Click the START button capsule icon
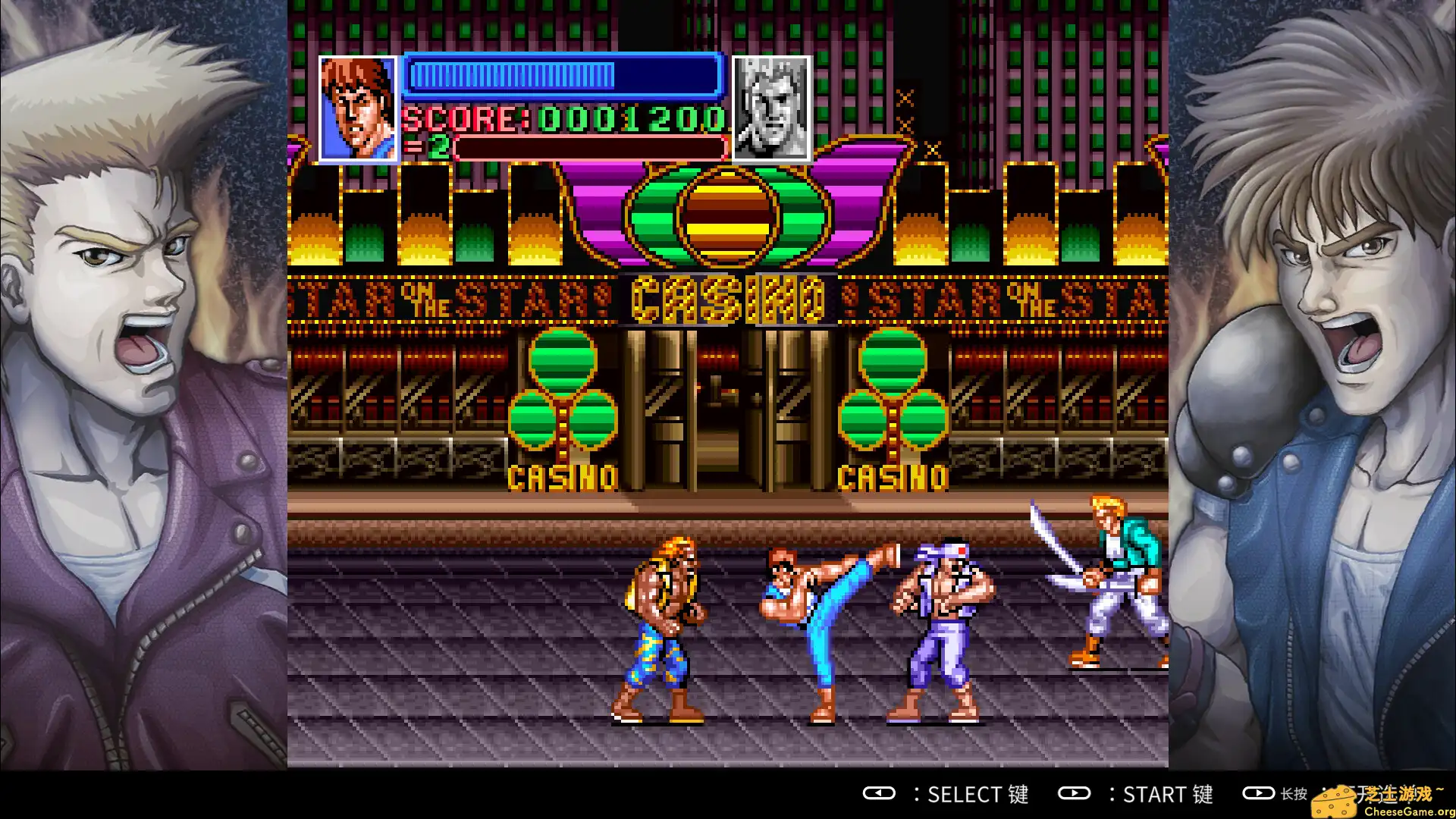 [x=1075, y=795]
